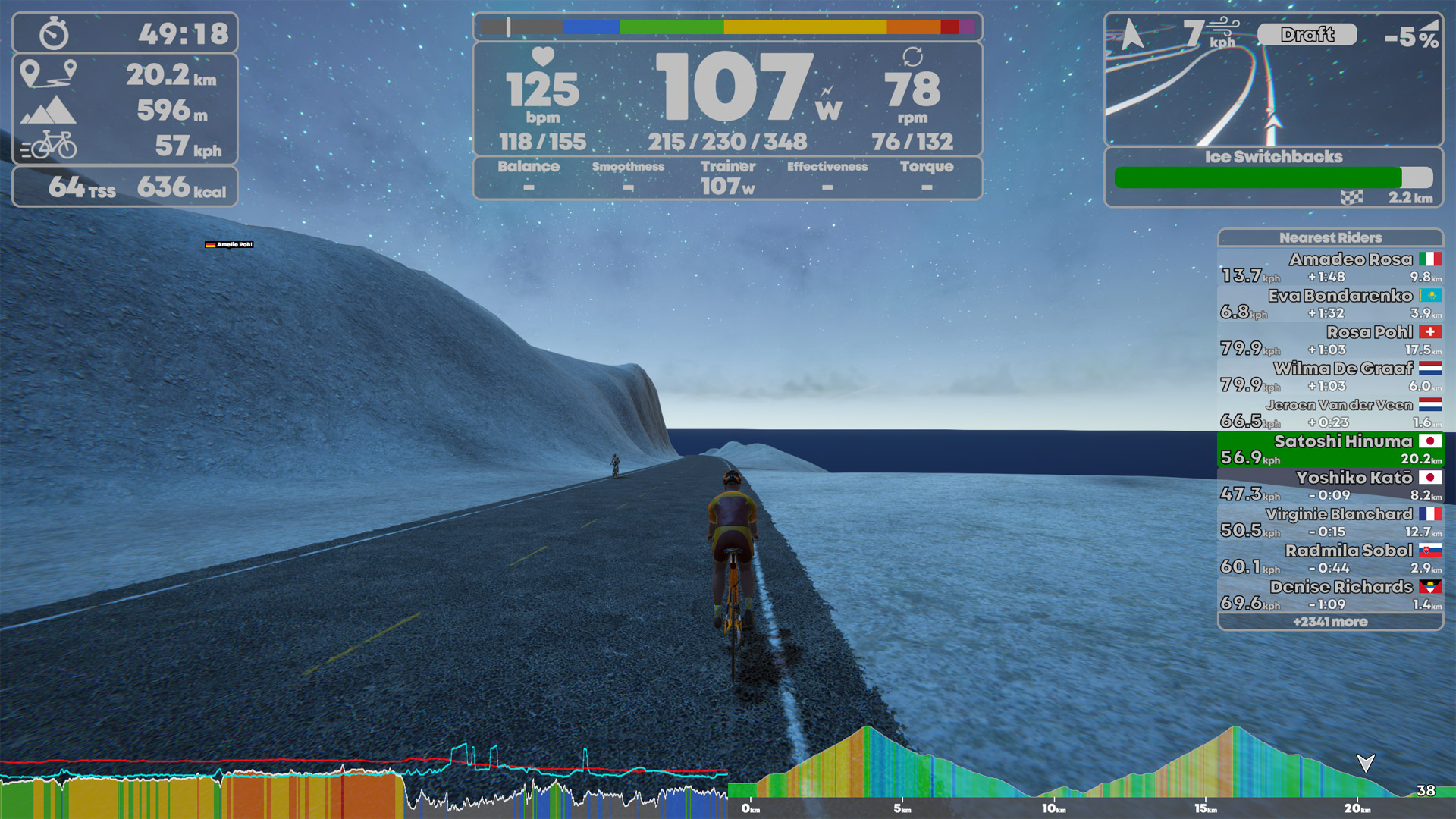1456x819 pixels.
Task: Open the route minimap
Action: (1273, 80)
